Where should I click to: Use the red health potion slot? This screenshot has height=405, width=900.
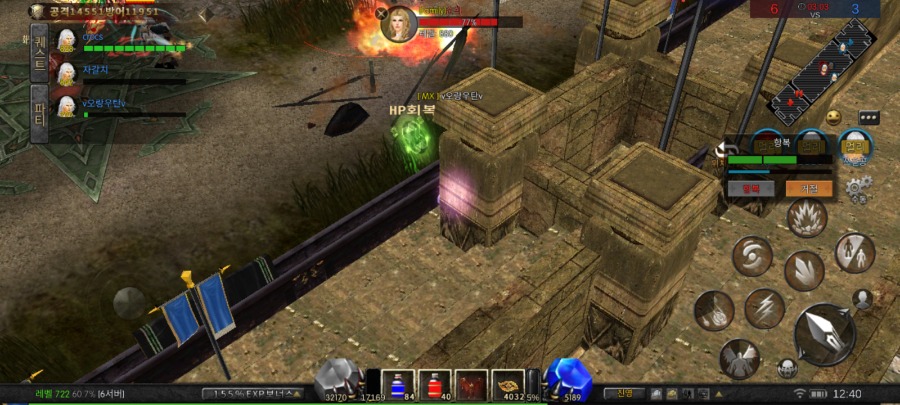(433, 383)
